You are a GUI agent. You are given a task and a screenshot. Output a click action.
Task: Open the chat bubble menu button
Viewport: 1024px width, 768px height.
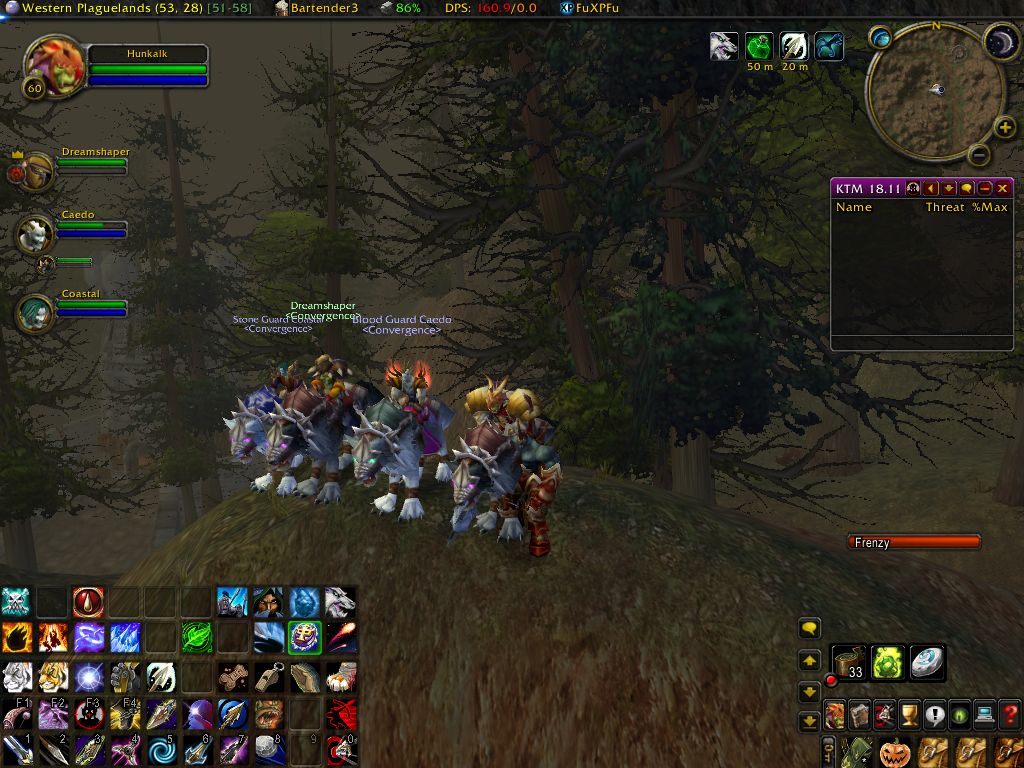(x=810, y=628)
